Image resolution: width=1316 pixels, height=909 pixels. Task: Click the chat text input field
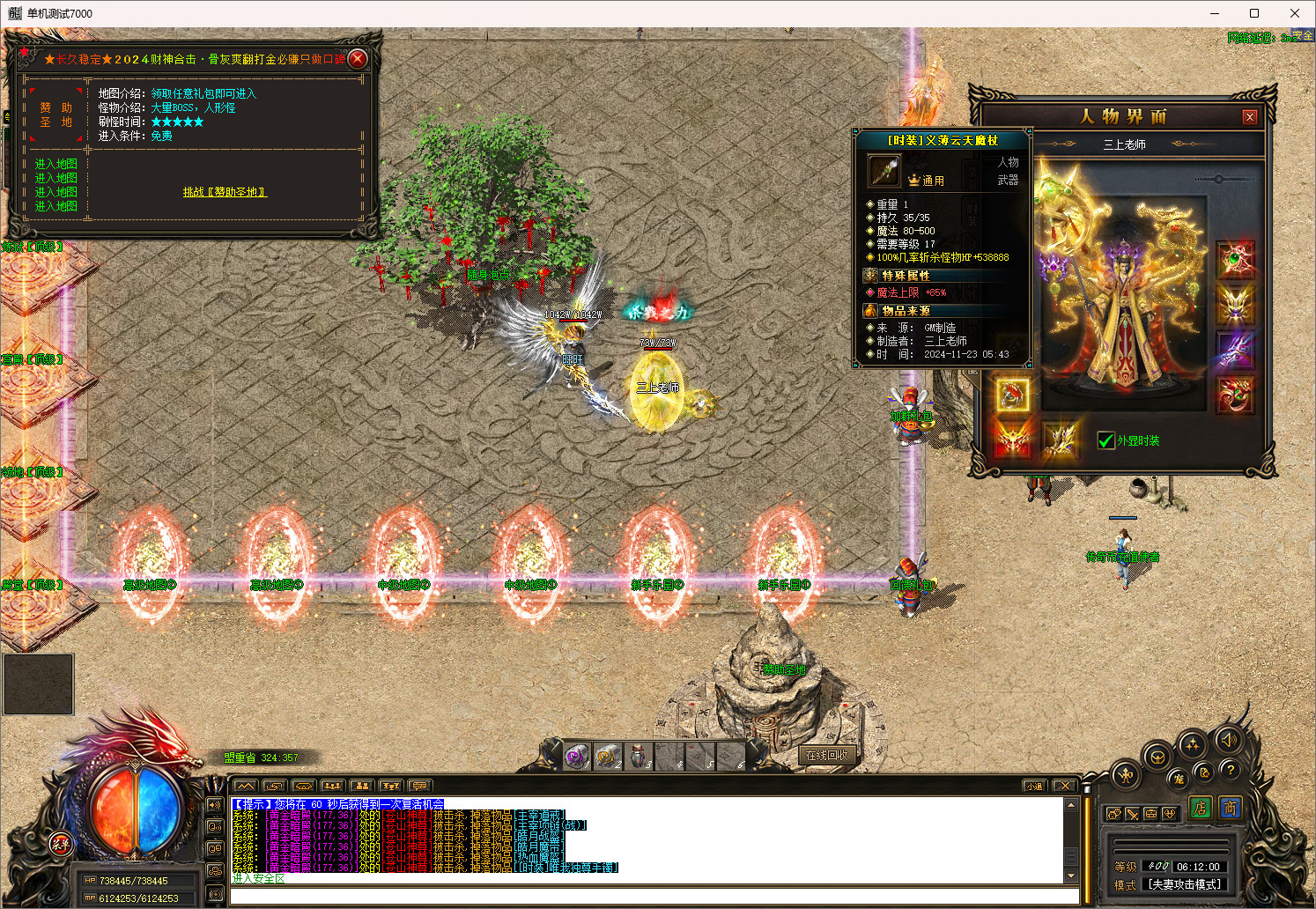[x=654, y=897]
